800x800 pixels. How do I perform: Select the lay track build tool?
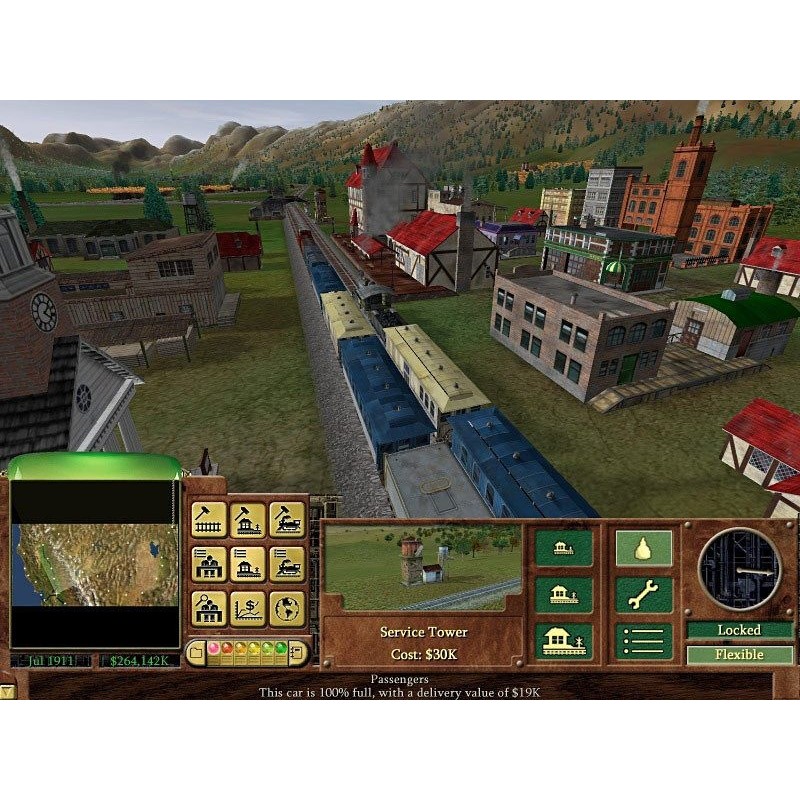[208, 519]
